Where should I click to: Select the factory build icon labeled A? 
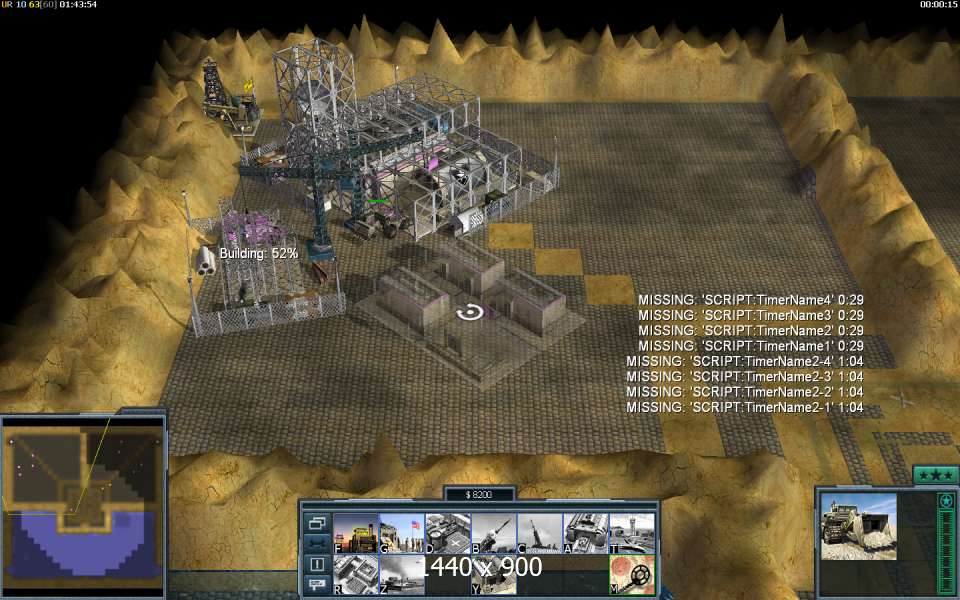pos(585,534)
